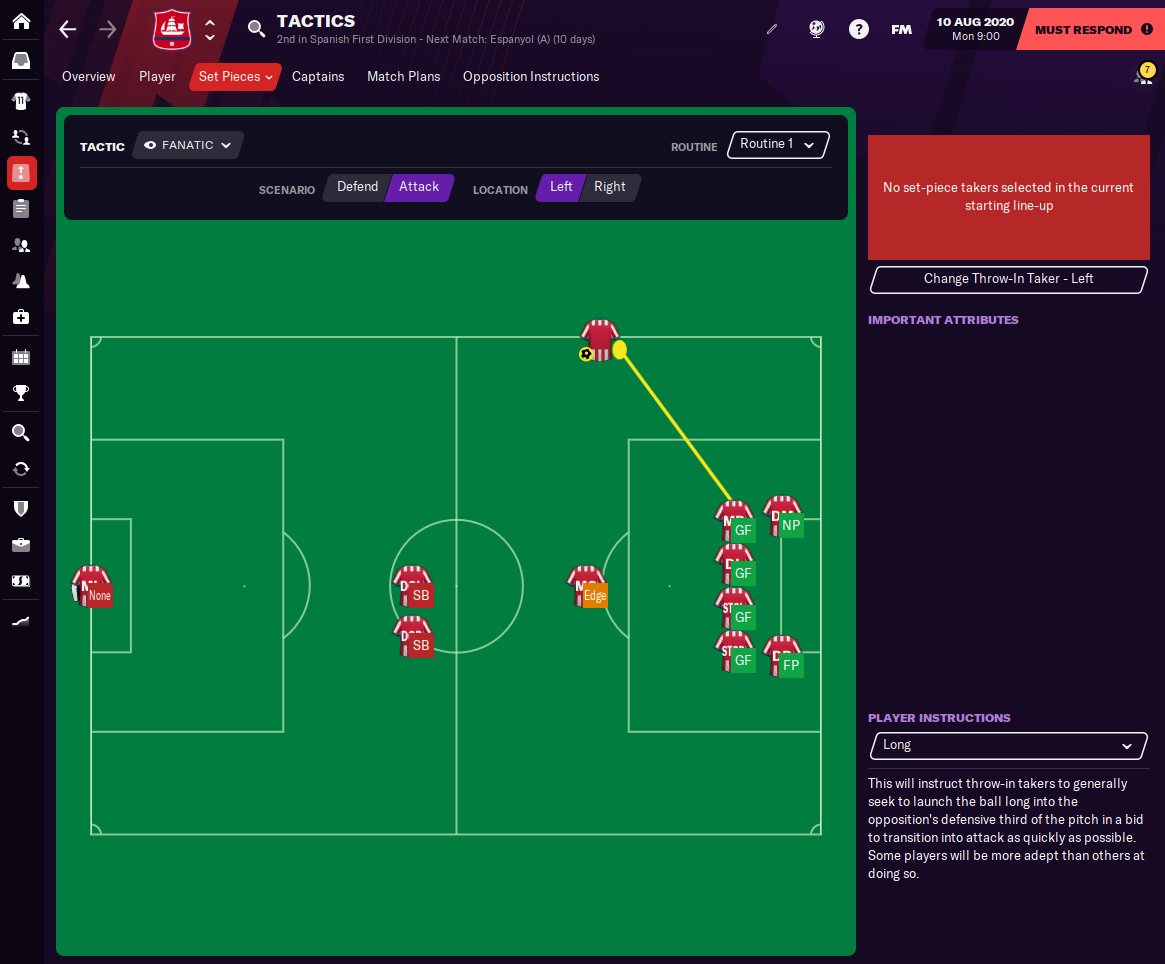Show Opposition Instructions tab

pos(531,77)
